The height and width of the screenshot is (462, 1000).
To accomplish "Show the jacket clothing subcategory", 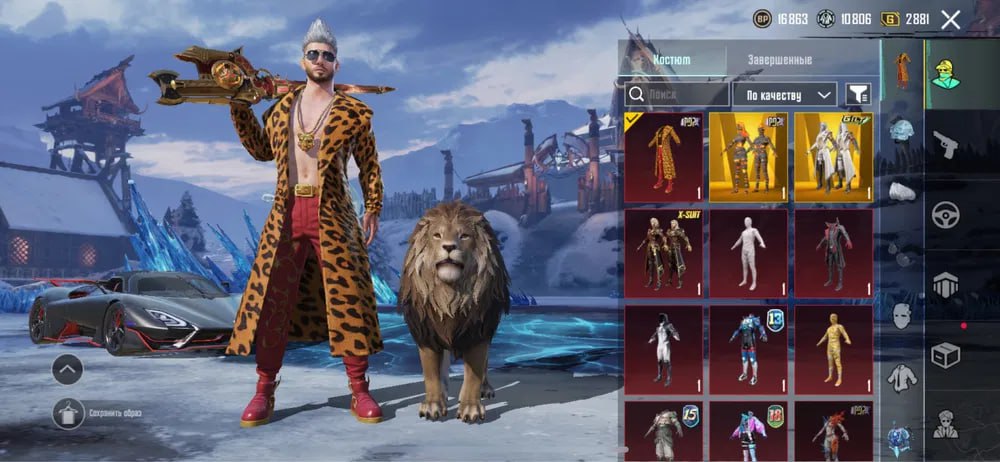I will (x=902, y=377).
